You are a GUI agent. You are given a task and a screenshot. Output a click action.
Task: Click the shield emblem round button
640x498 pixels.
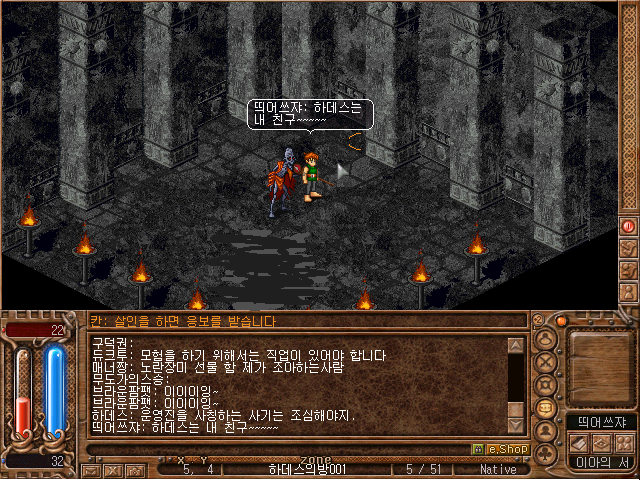(546, 385)
